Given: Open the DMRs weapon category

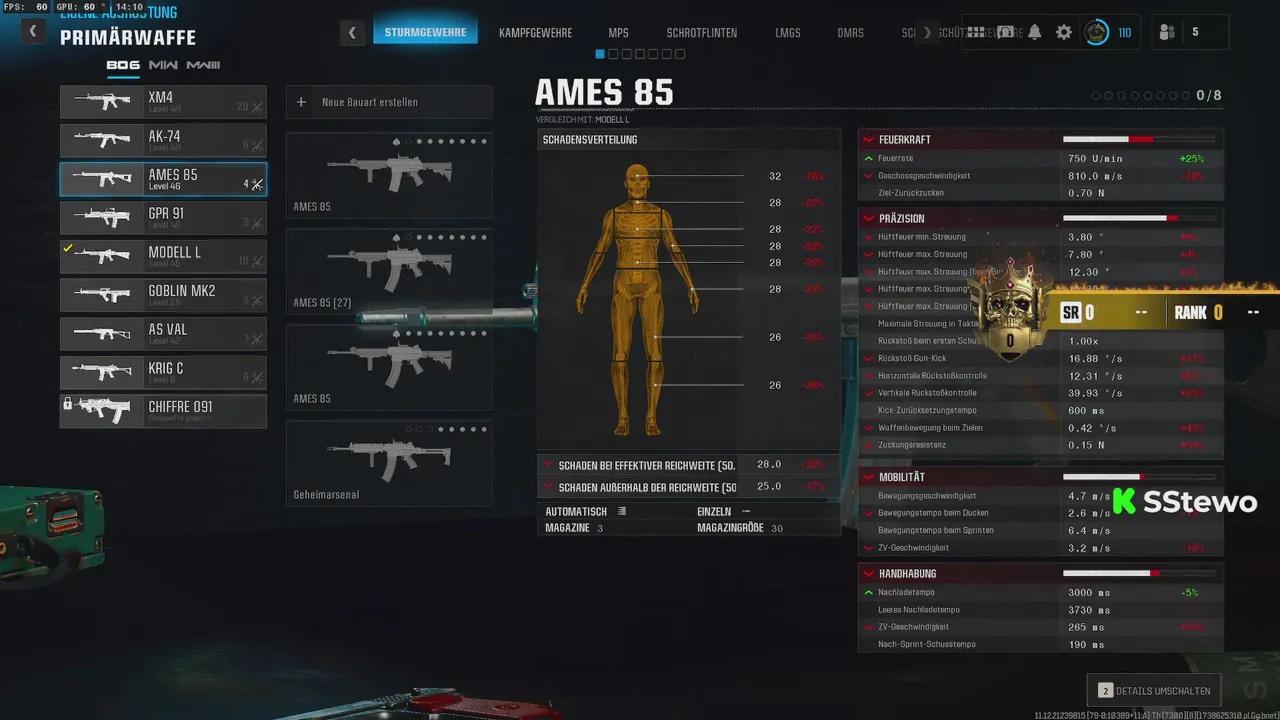Looking at the screenshot, I should pyautogui.click(x=850, y=33).
